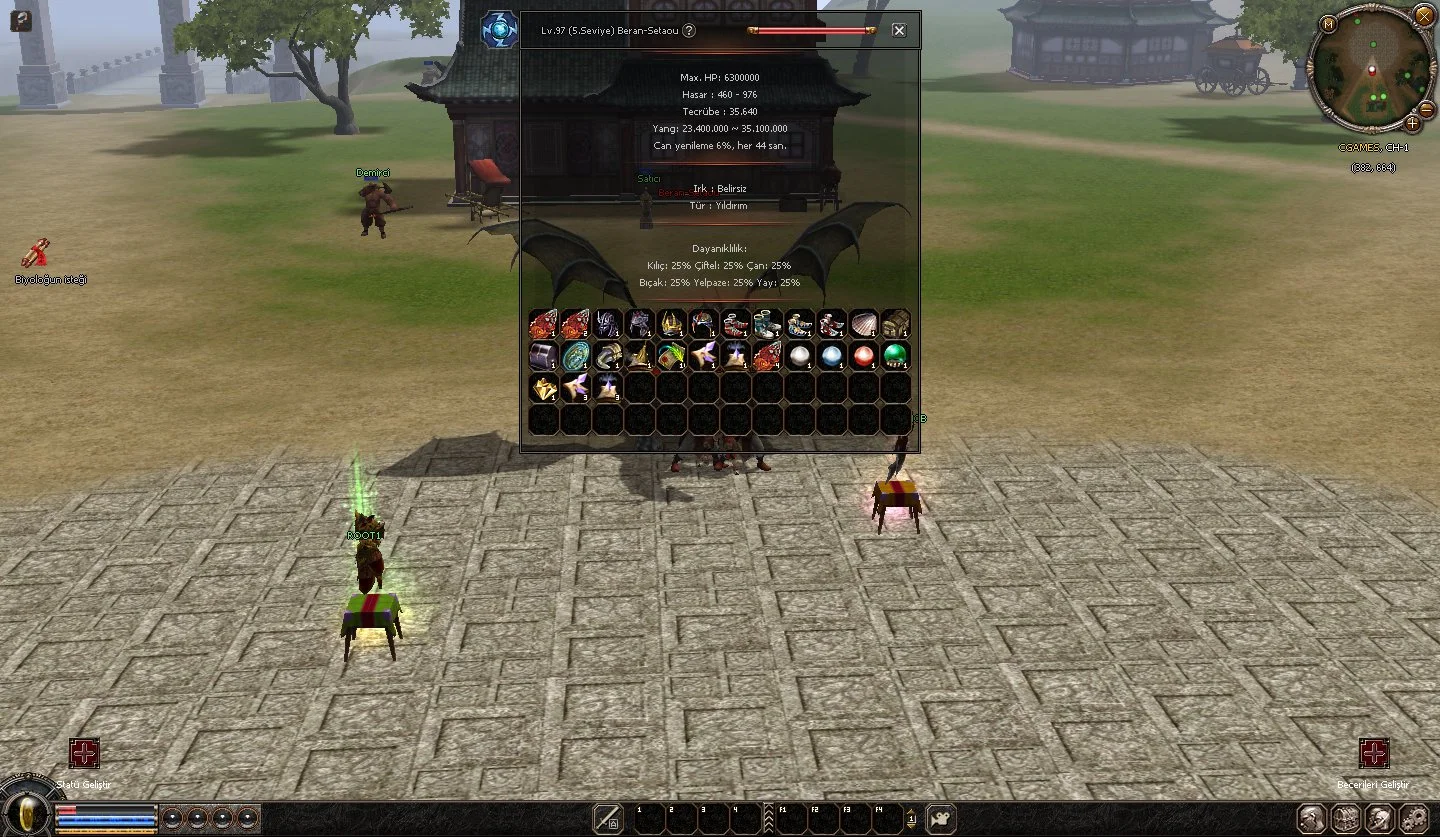This screenshot has width=1440, height=837.
Task: Zoom in the minimap with plus button
Action: 1412,124
